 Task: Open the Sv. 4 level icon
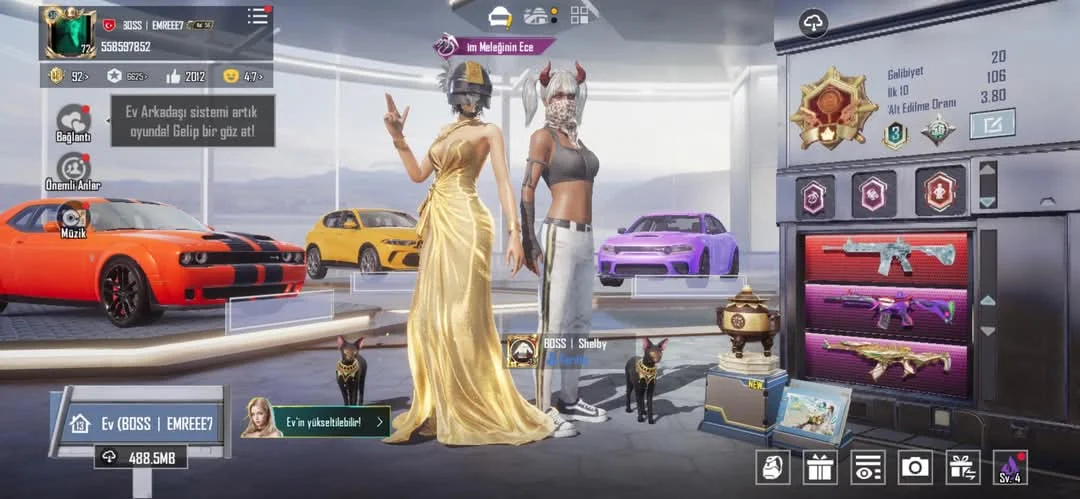click(1010, 466)
